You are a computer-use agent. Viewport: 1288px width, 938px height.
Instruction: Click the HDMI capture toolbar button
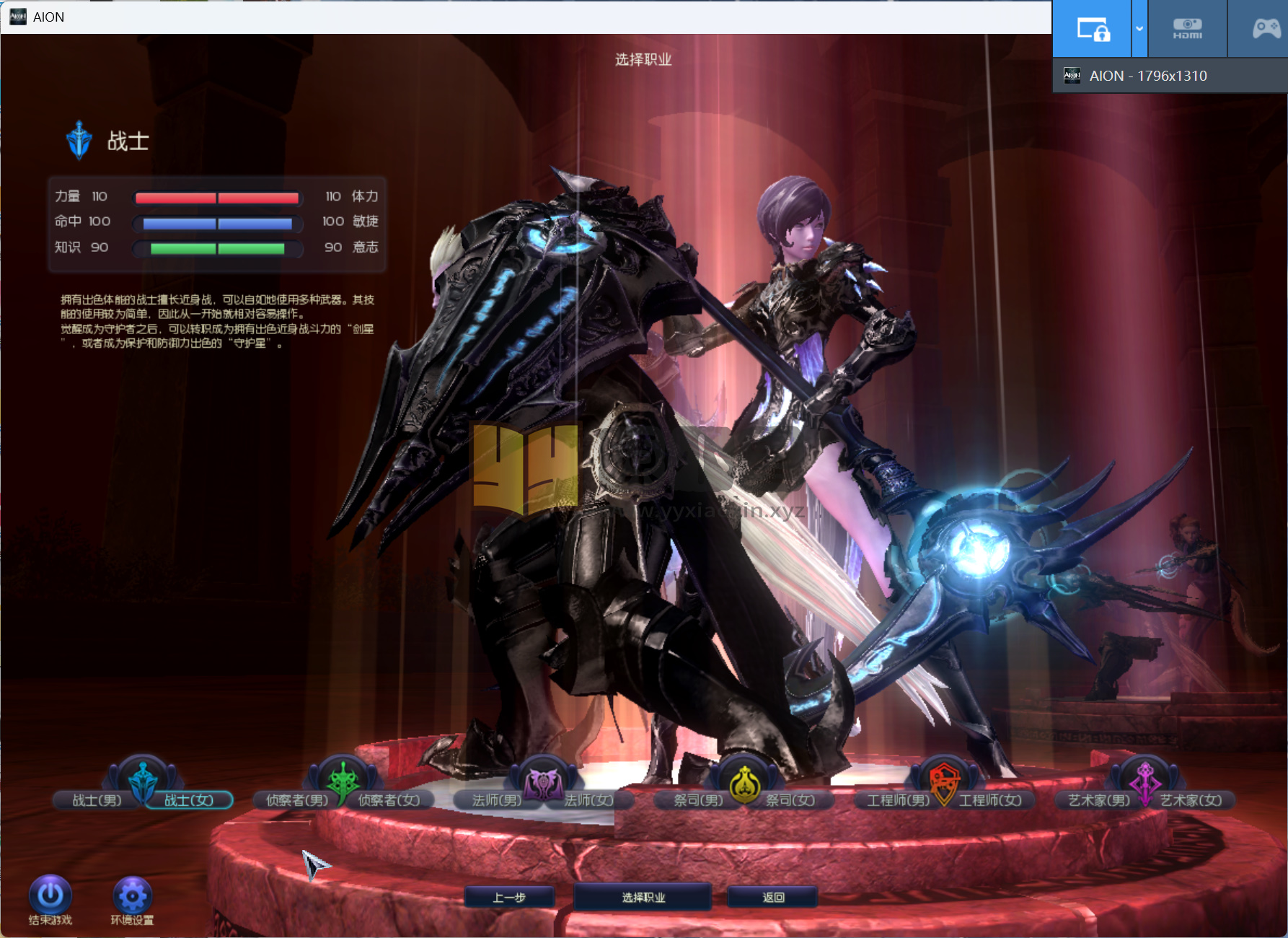(1187, 29)
